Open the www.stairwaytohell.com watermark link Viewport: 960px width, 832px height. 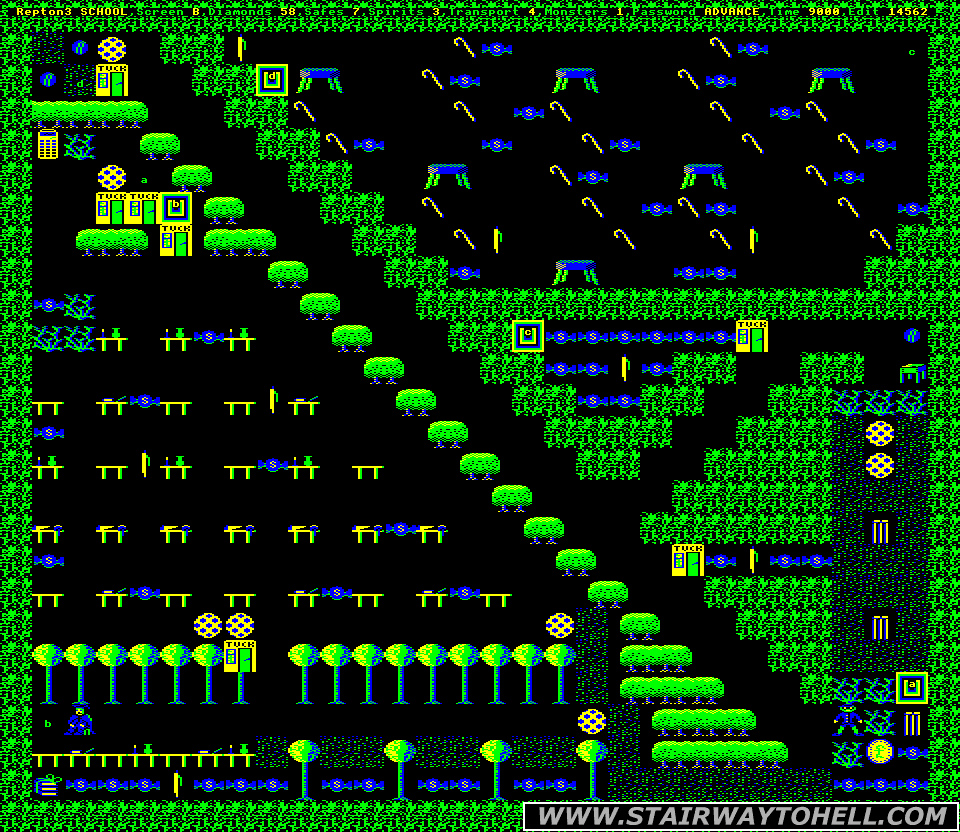coord(740,816)
